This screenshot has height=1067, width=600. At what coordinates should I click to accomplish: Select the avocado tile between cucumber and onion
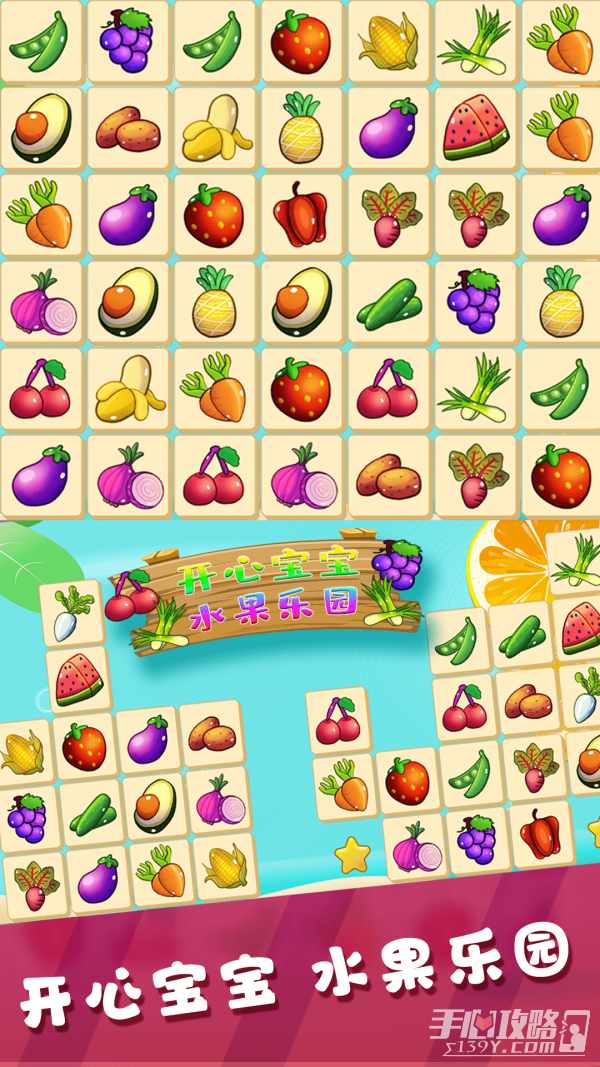pyautogui.click(x=156, y=803)
